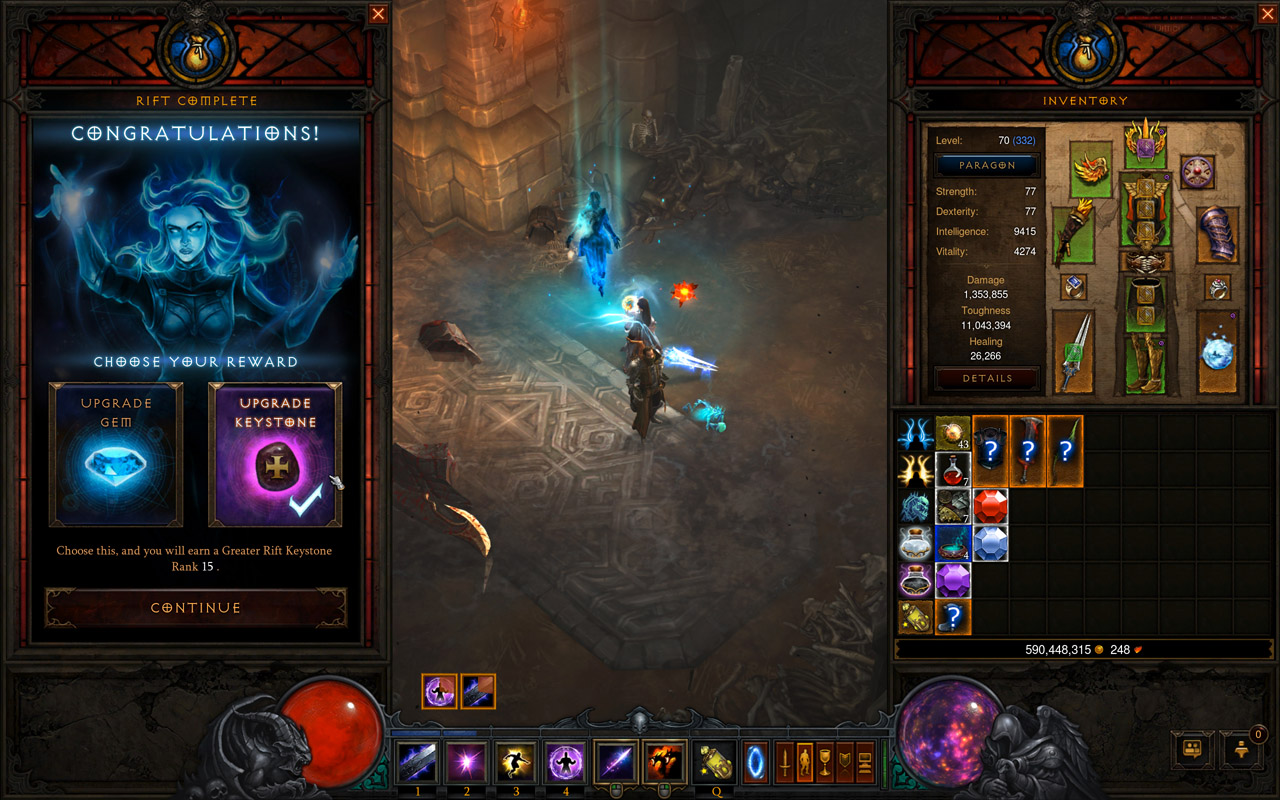Open the Paragon points window

coord(987,165)
